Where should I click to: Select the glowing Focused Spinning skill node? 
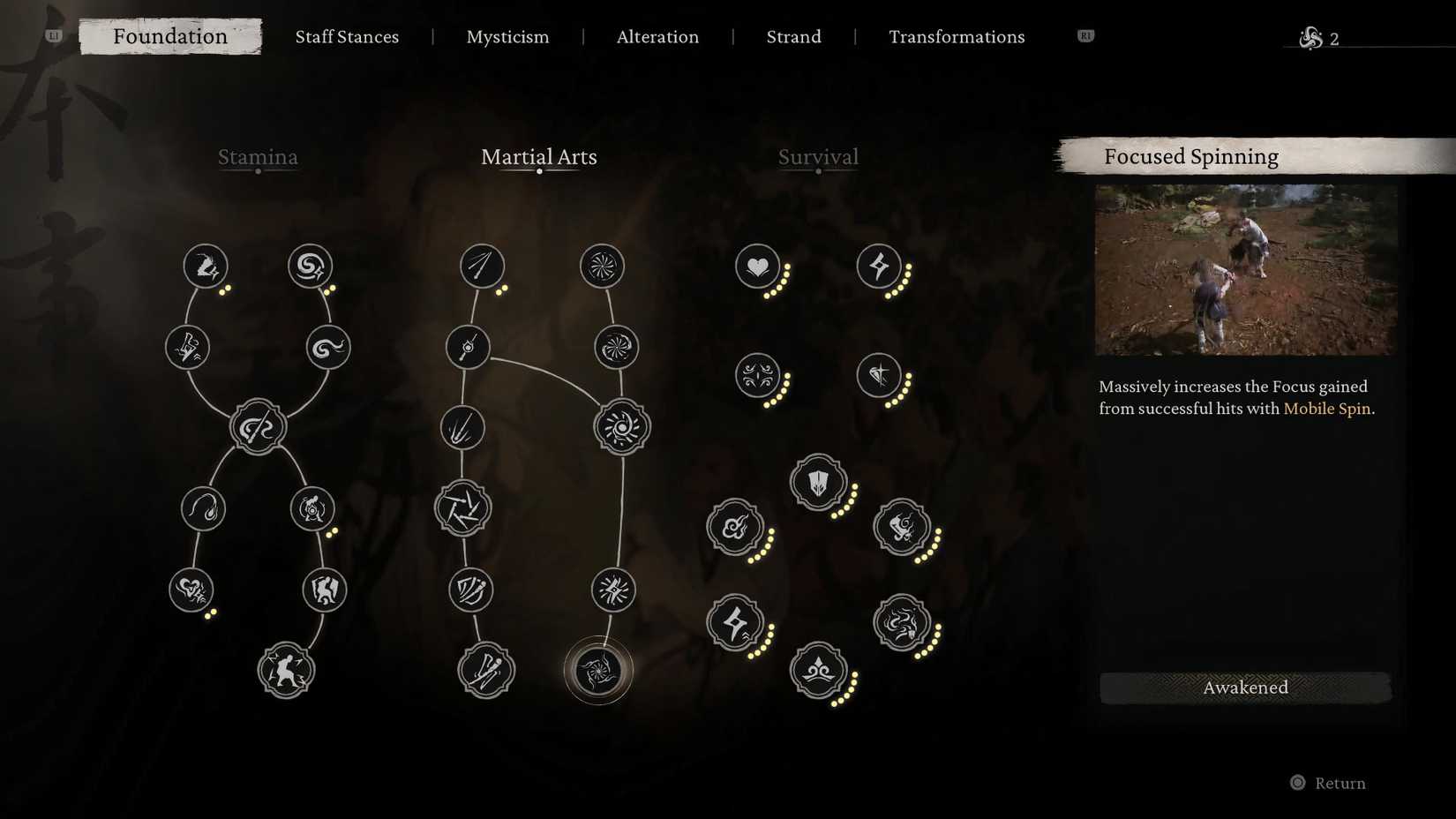click(600, 671)
